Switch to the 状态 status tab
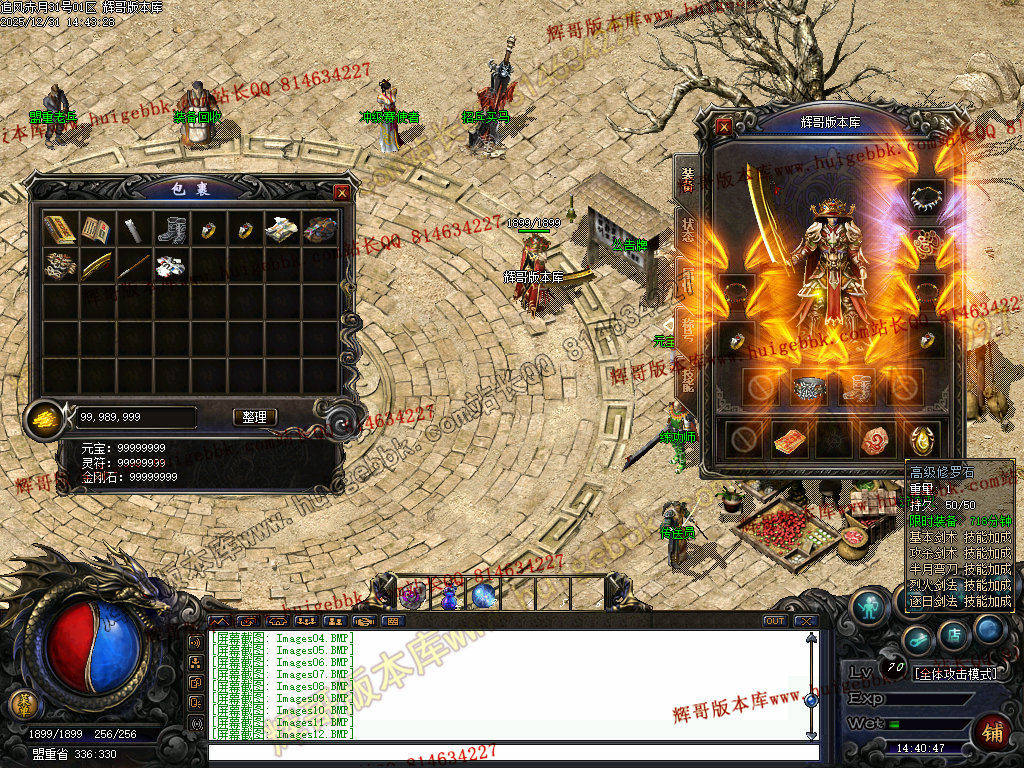The image size is (1024, 768). (688, 226)
